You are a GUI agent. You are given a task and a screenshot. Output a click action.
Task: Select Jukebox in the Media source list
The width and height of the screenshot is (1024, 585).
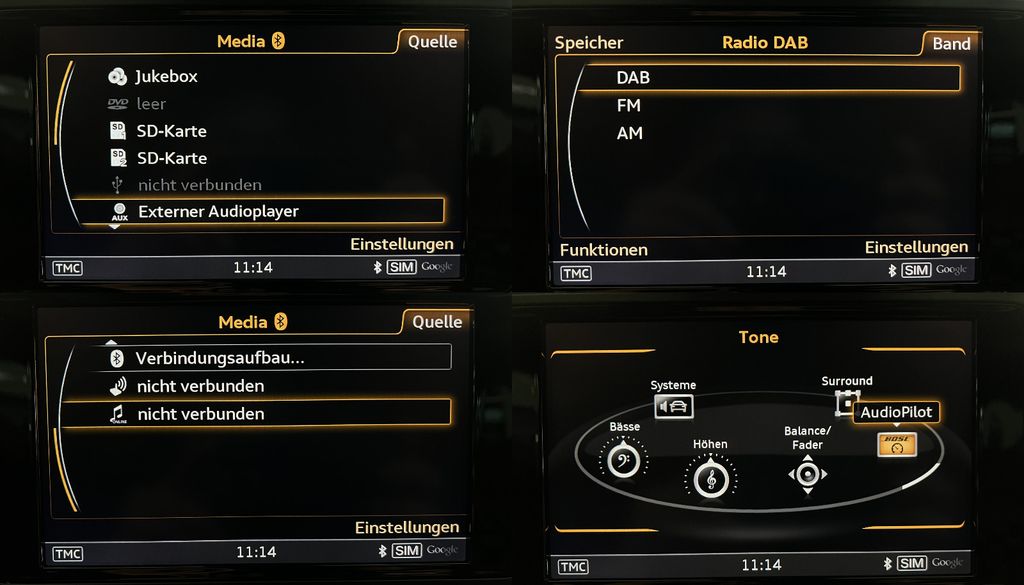tap(166, 76)
